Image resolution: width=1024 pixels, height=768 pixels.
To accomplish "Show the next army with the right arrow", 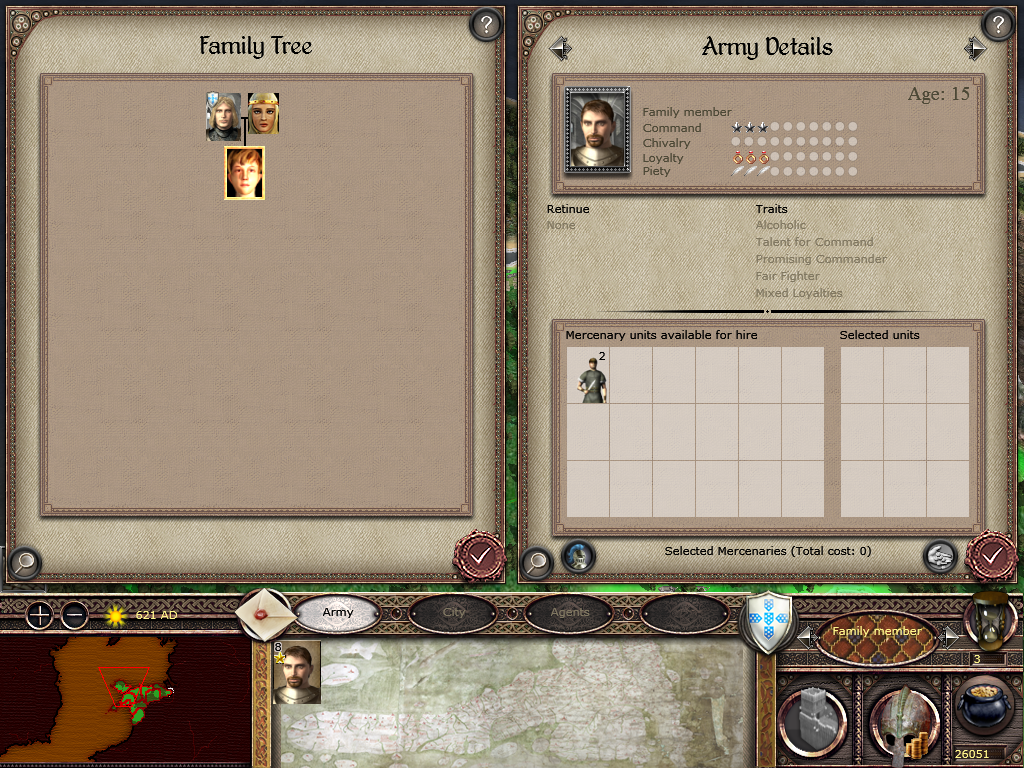I will click(975, 48).
